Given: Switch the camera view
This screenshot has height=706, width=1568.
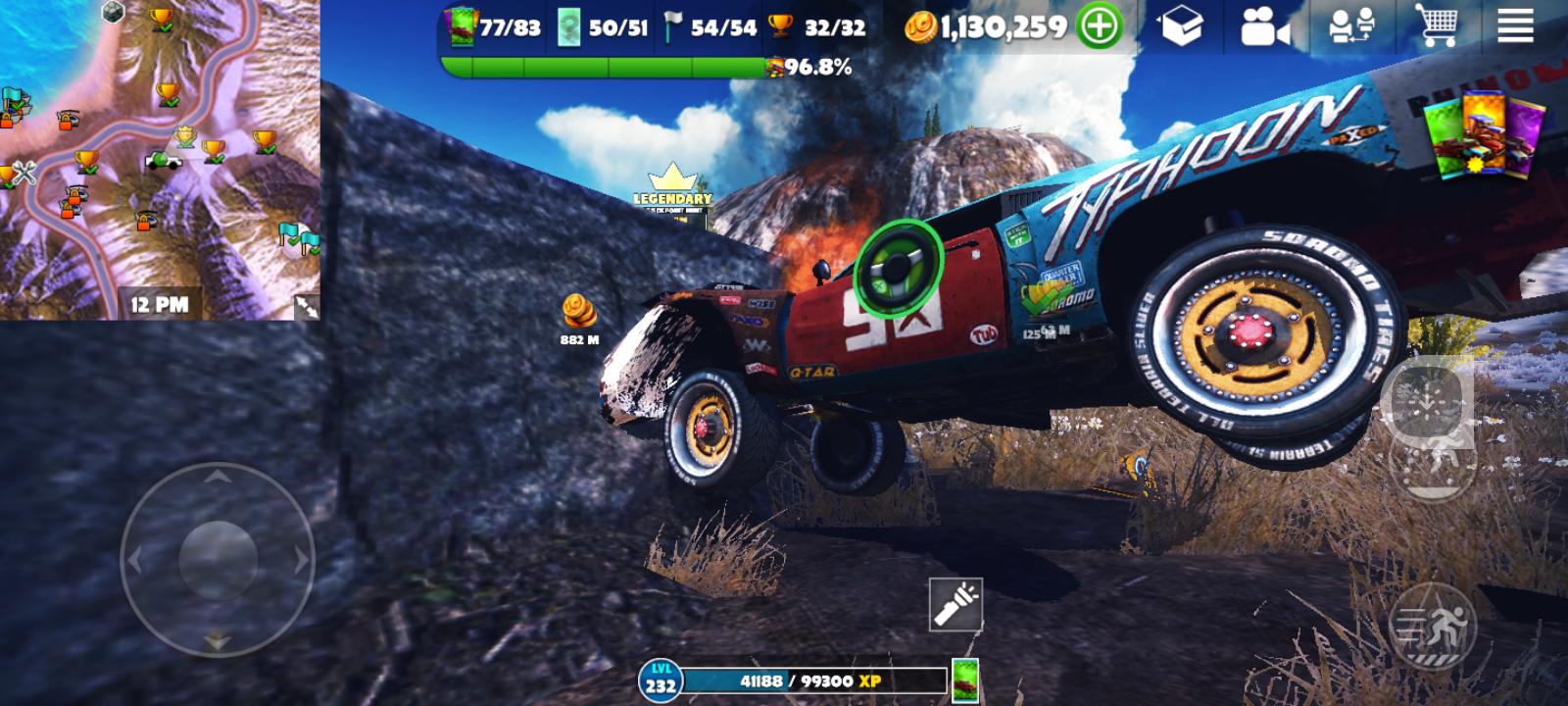Looking at the screenshot, I should click(1264, 27).
